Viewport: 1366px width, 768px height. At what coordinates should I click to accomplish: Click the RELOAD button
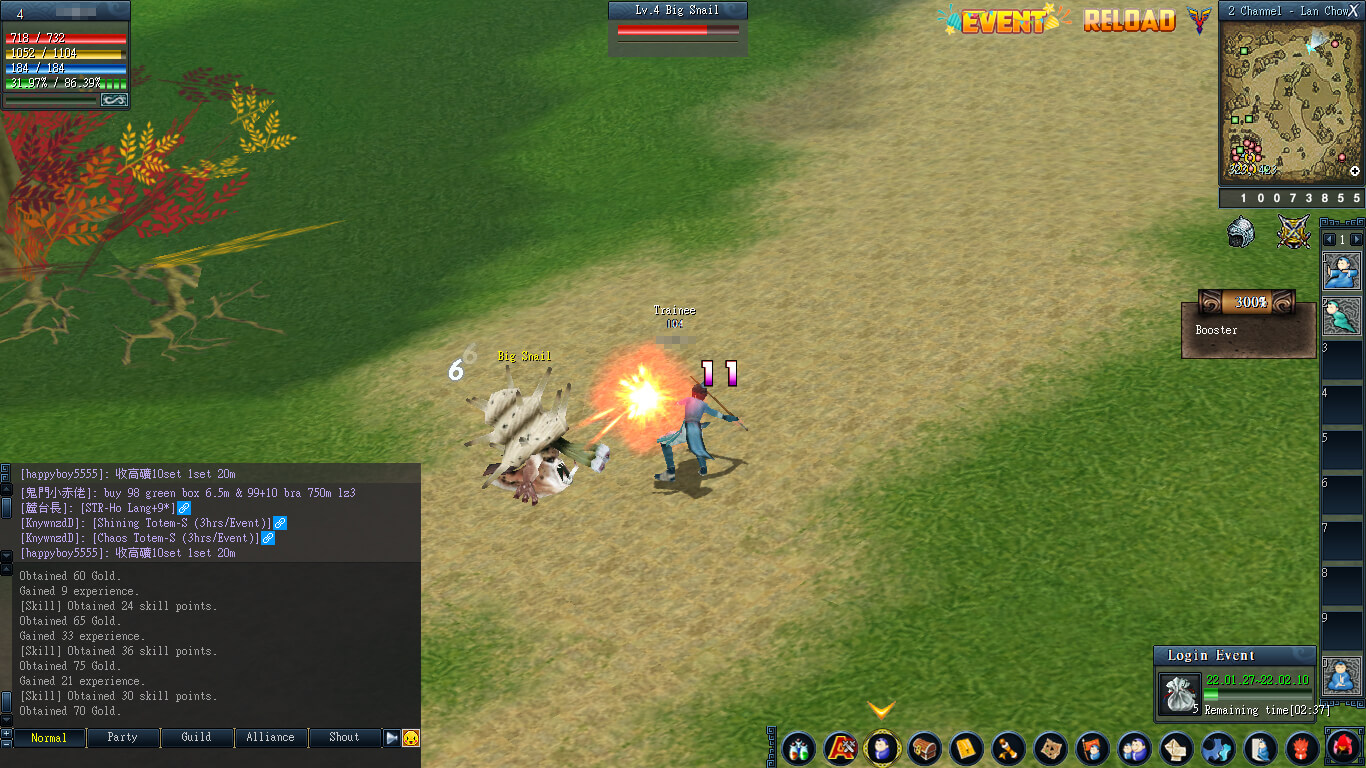(1129, 20)
